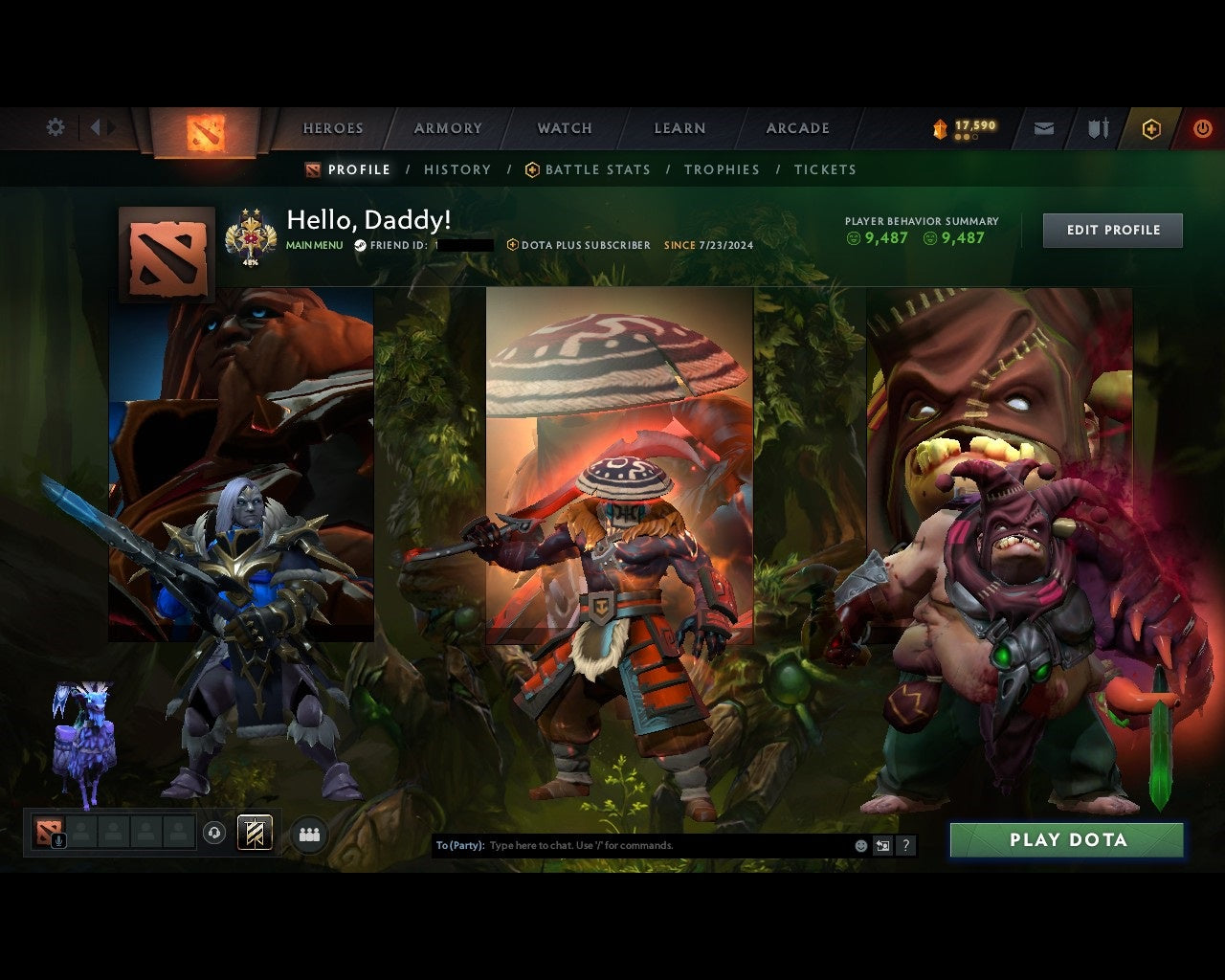Screen dimensions: 1225x980
Task: Open the gold banner teleport/loadout selector
Action: (x=254, y=833)
